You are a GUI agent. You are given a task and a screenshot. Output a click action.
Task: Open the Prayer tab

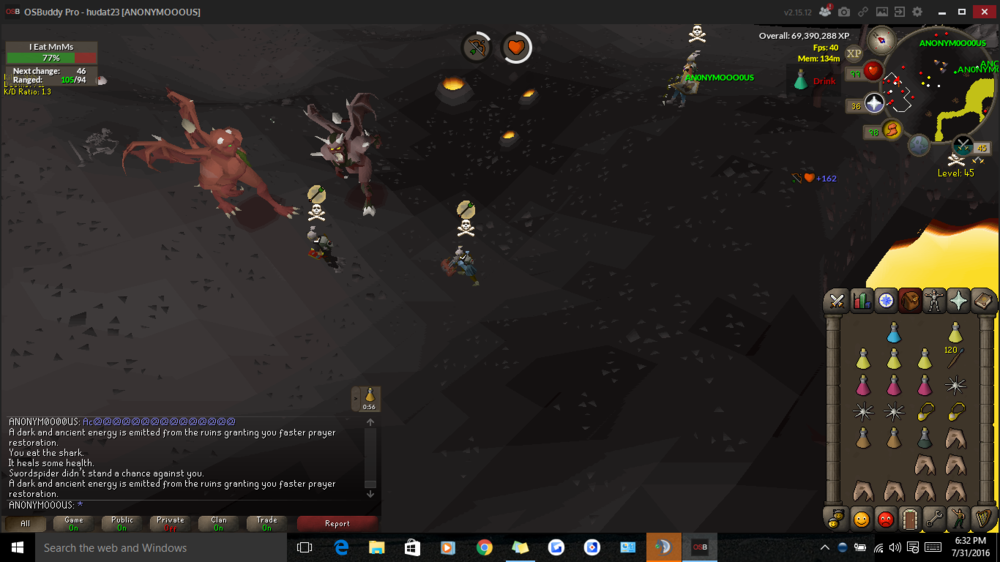point(959,301)
